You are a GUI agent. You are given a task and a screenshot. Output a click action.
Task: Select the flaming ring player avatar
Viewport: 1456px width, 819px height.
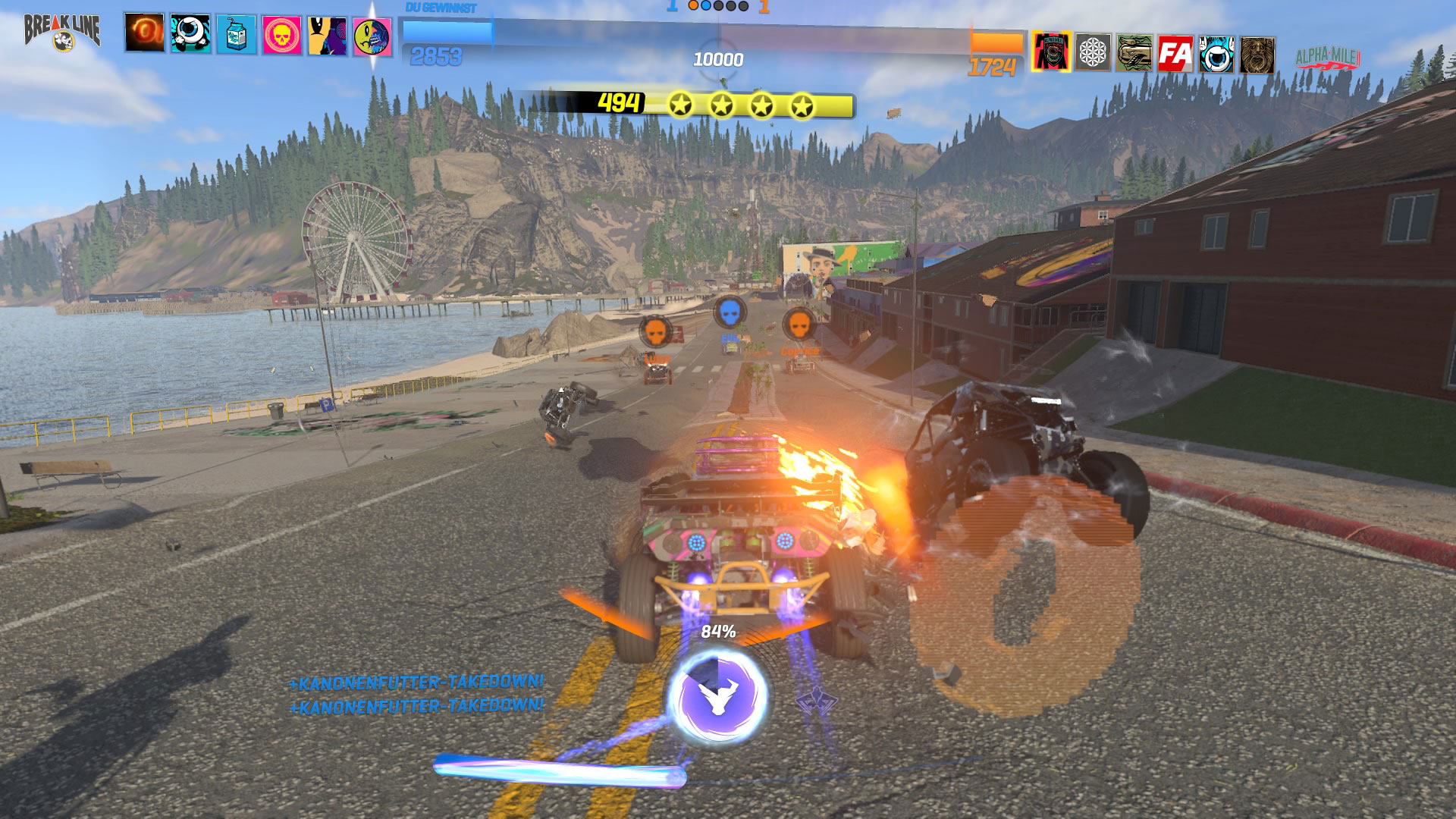click(145, 33)
